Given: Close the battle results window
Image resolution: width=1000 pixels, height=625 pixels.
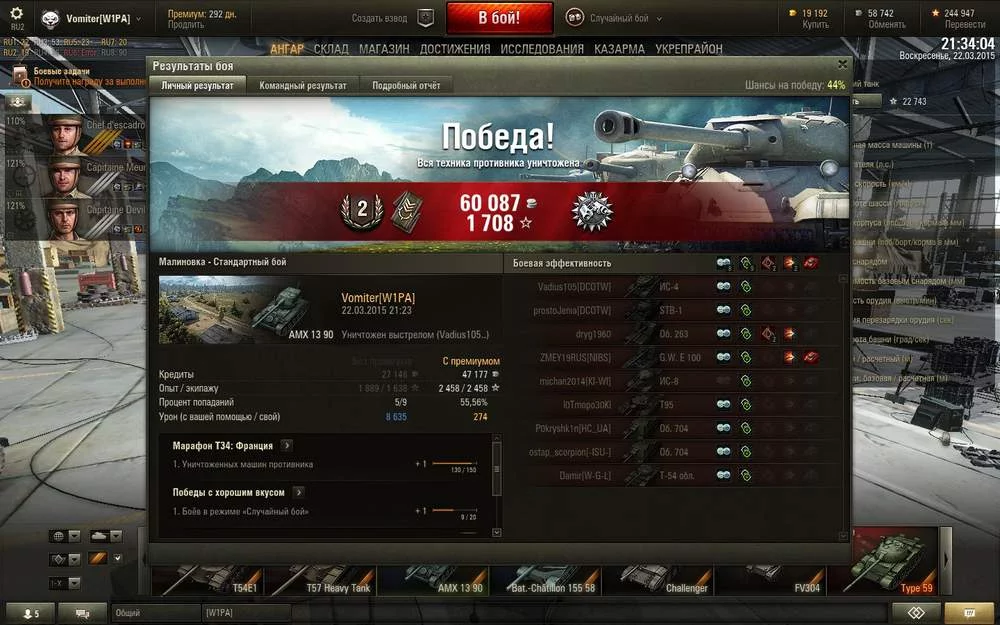Looking at the screenshot, I should point(842,64).
